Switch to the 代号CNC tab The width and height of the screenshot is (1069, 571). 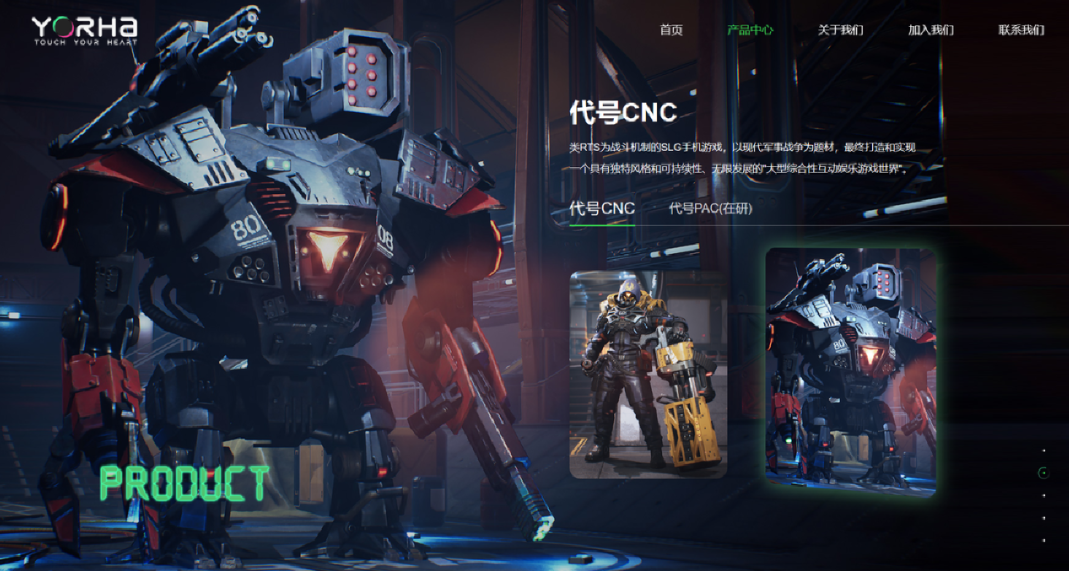pyautogui.click(x=602, y=208)
